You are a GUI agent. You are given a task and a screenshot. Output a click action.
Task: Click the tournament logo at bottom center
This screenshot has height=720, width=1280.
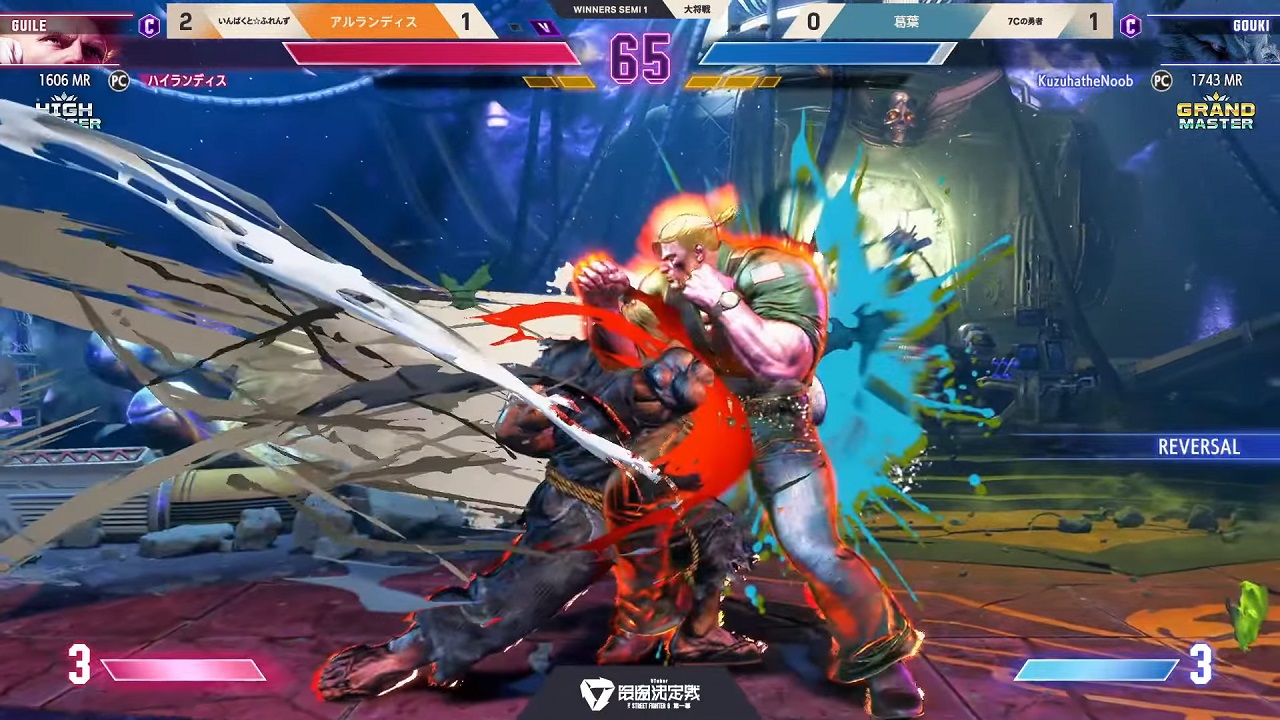tap(640, 692)
